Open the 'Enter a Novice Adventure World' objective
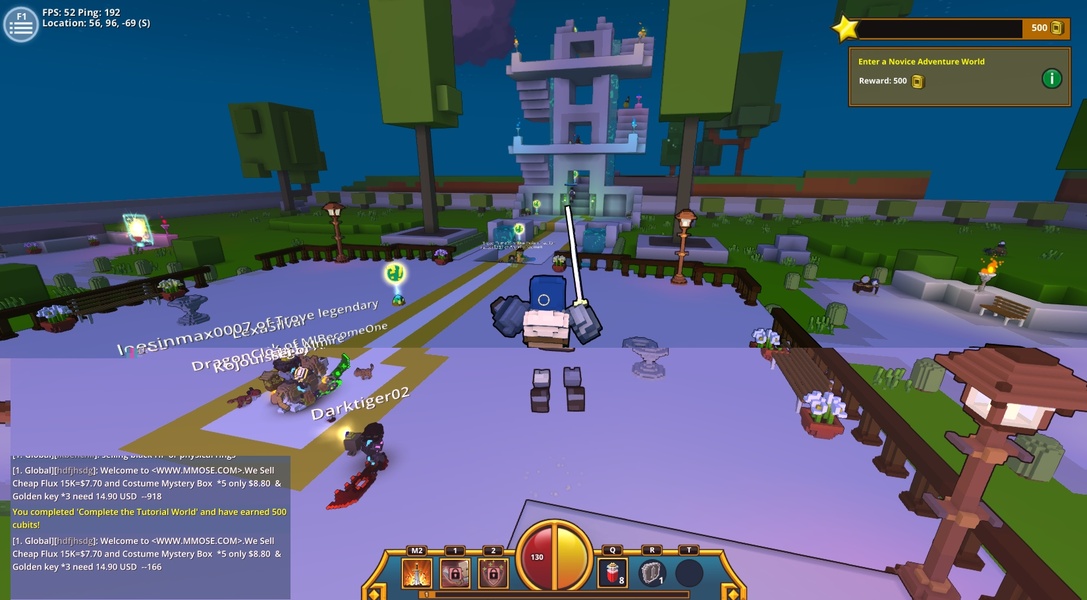The width and height of the screenshot is (1087, 600). (x=921, y=62)
